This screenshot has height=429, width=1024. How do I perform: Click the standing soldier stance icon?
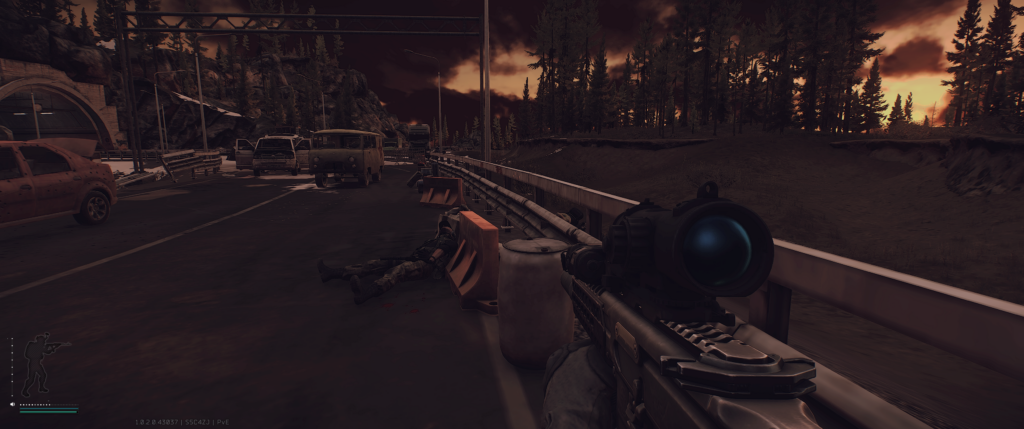[x=41, y=364]
